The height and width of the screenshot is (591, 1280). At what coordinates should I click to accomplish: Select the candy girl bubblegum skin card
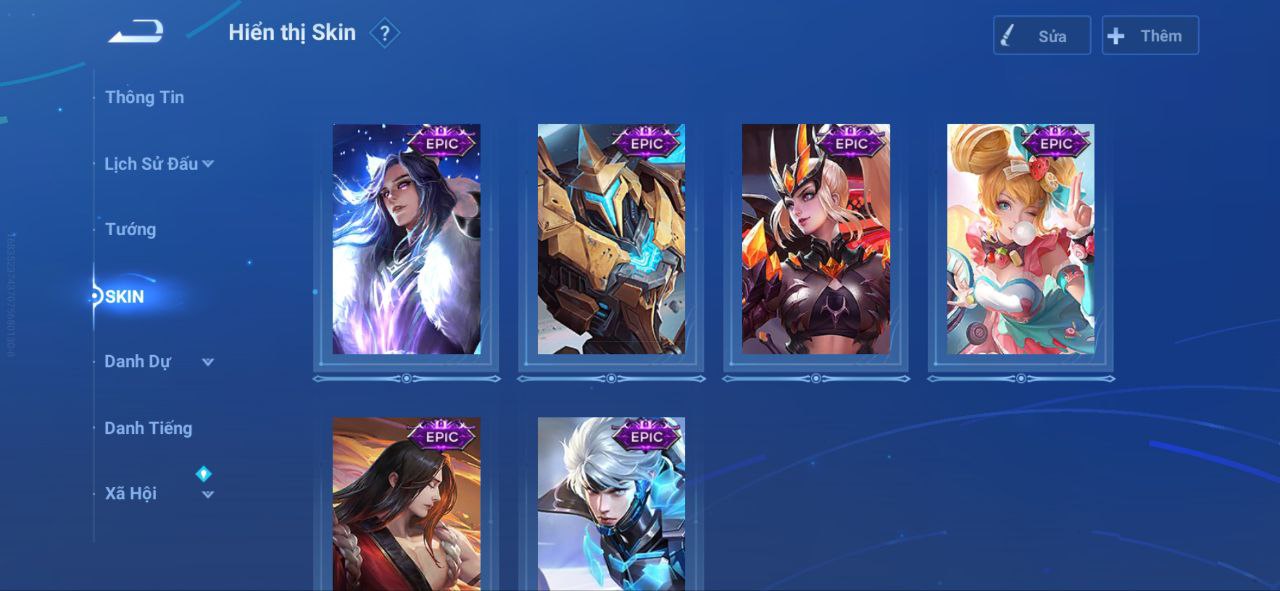[x=1020, y=240]
